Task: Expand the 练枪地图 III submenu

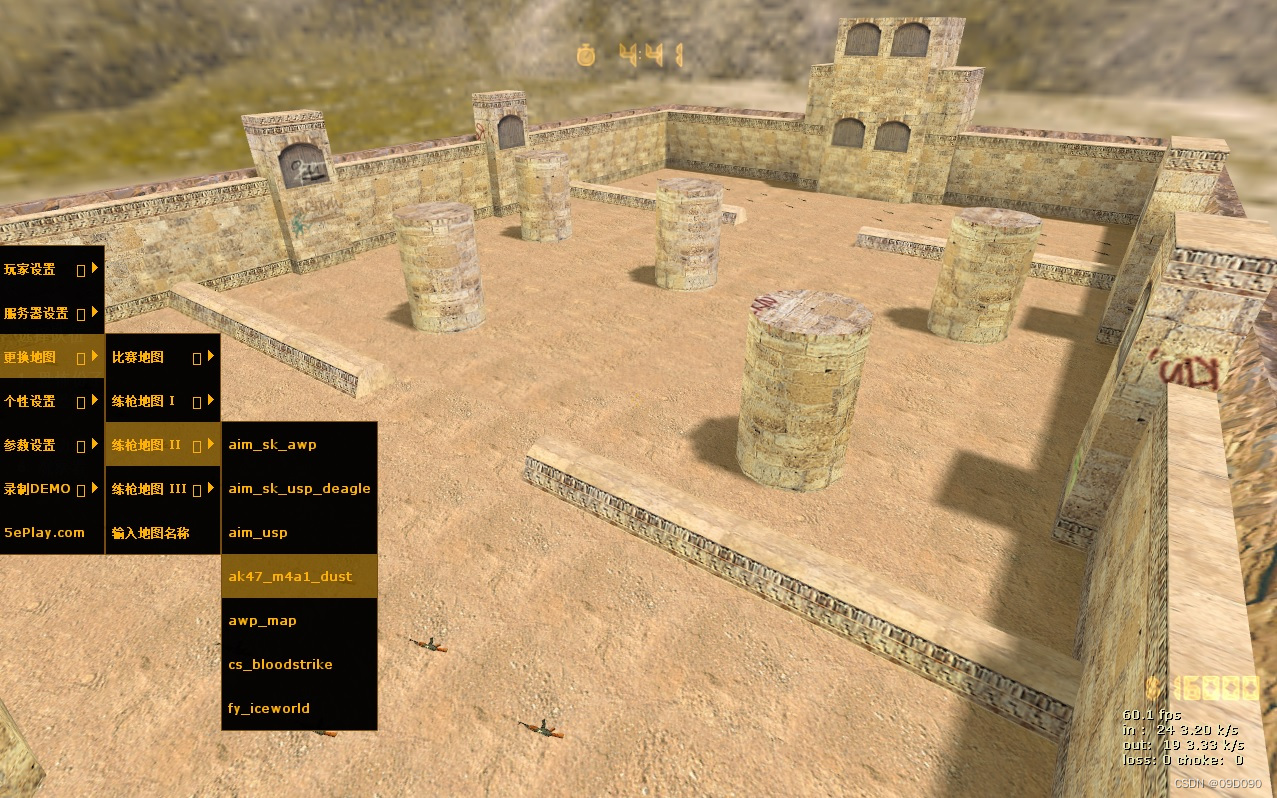Action: [x=162, y=489]
